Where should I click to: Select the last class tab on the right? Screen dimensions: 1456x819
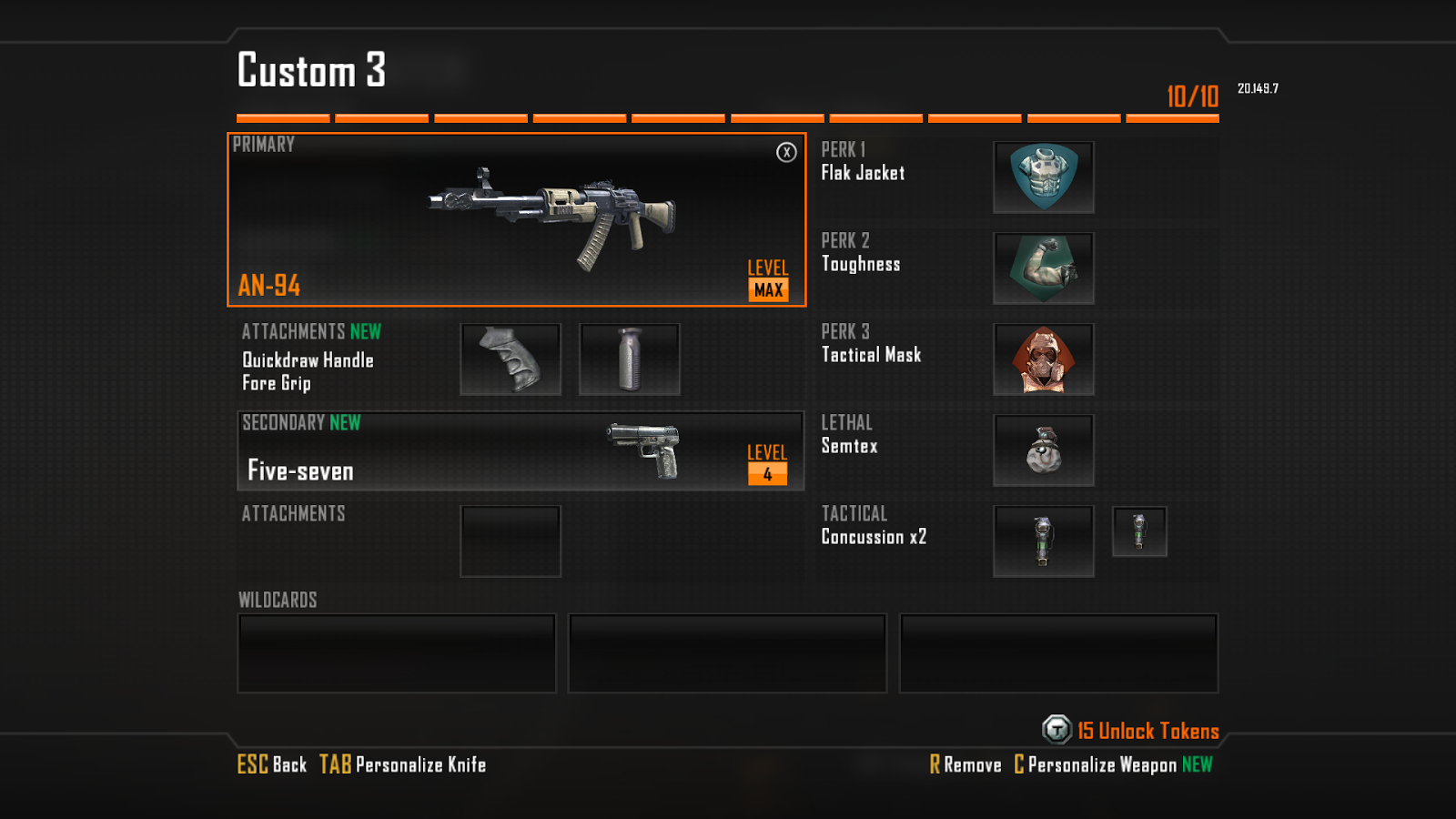point(1172,117)
